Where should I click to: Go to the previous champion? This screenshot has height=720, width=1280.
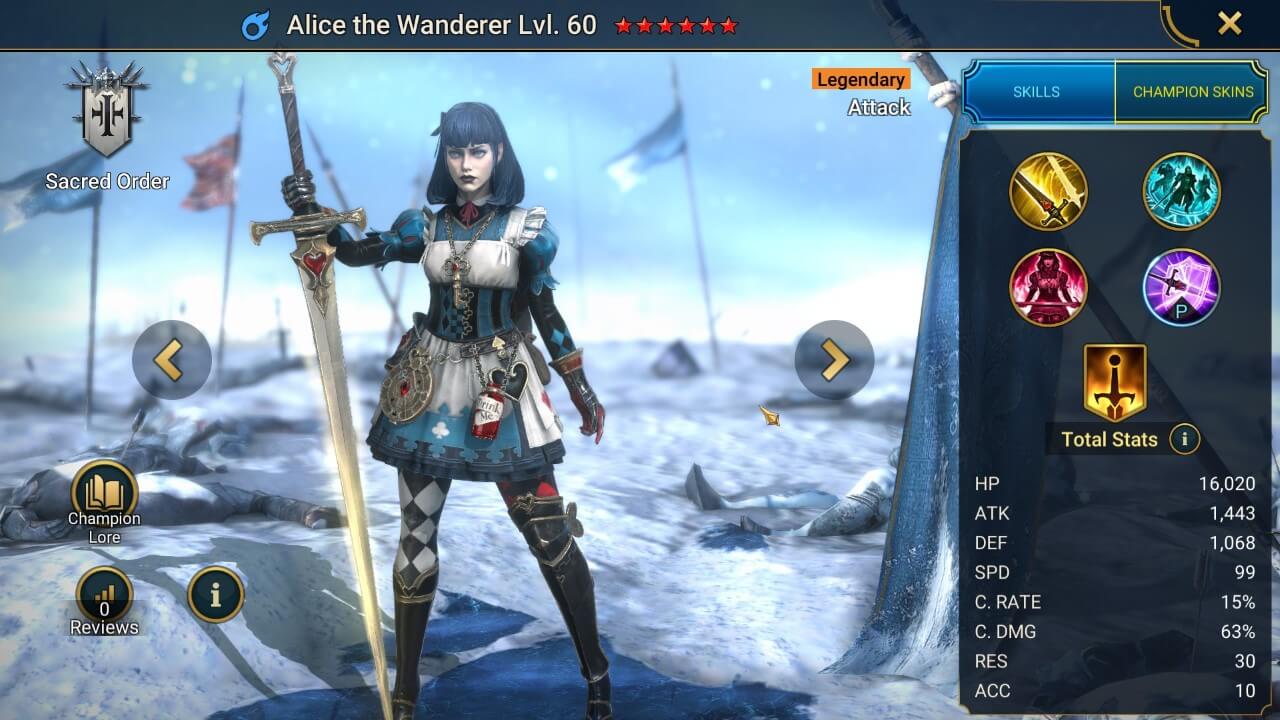coord(171,360)
